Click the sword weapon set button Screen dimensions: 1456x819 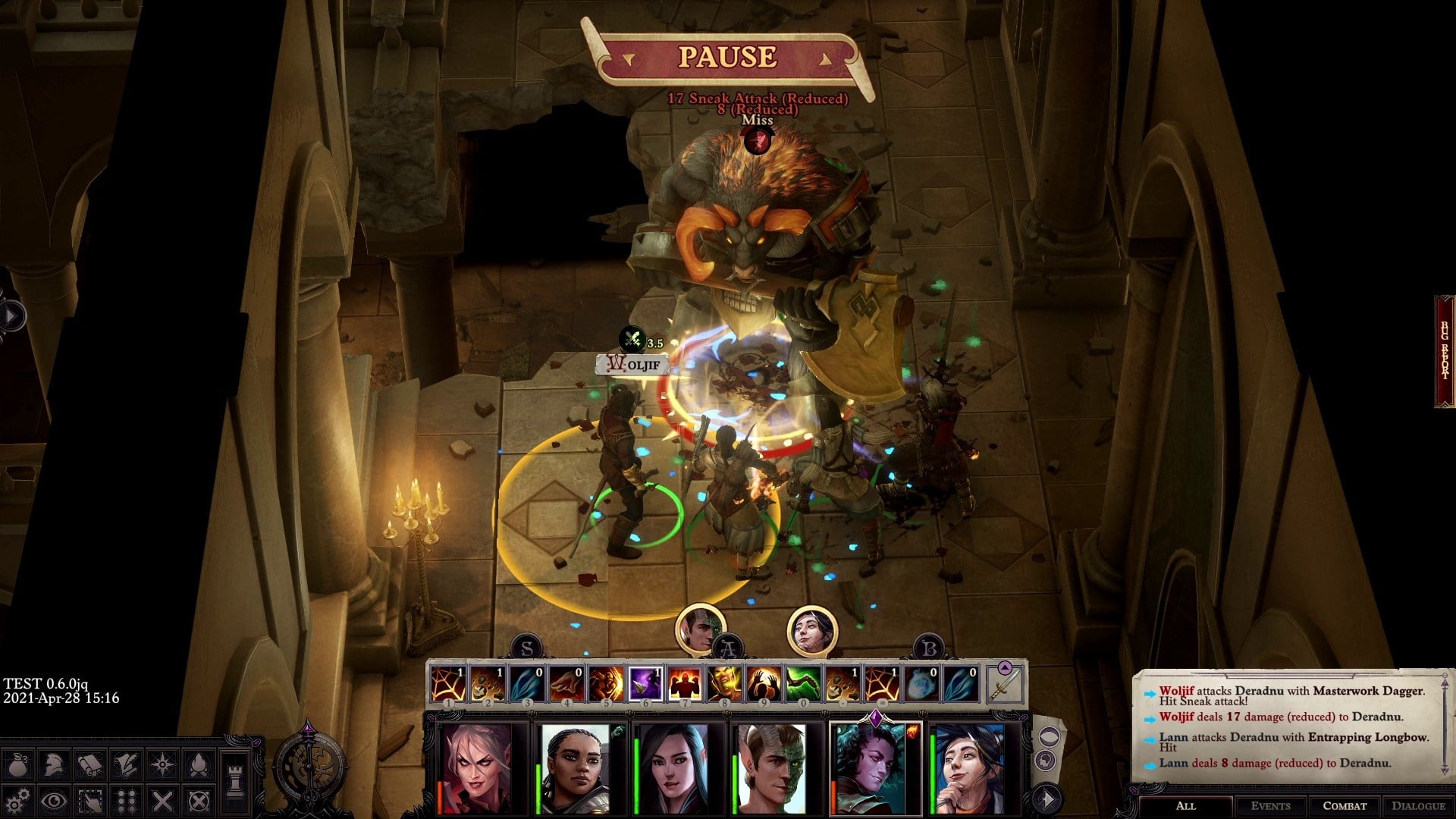tap(1005, 683)
